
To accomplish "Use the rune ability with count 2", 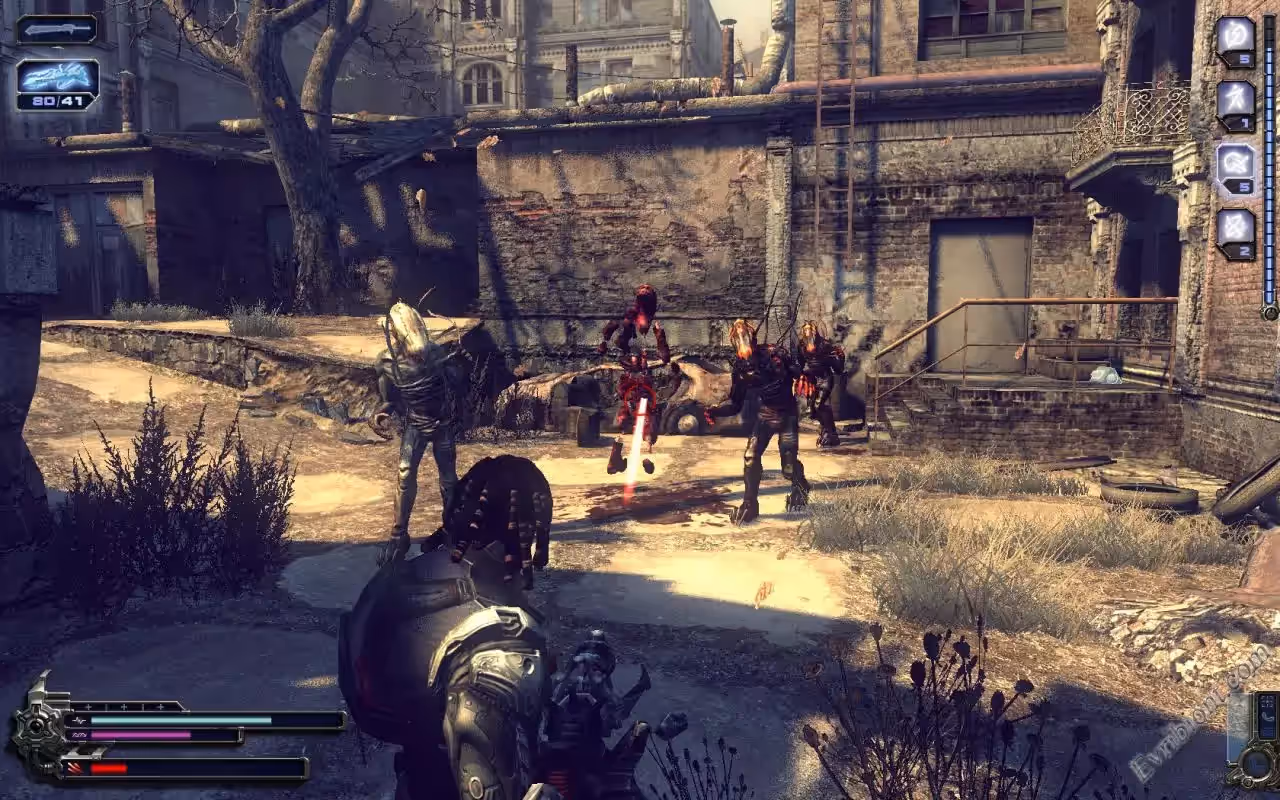I will 1236,233.
